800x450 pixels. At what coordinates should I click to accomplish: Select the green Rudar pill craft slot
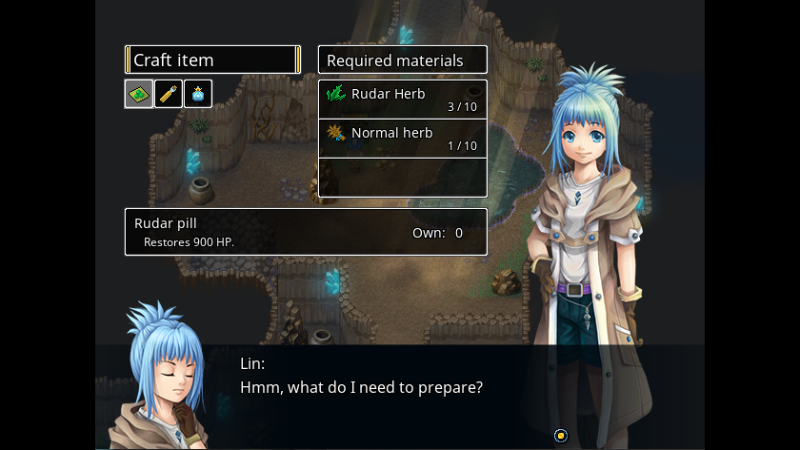139,94
